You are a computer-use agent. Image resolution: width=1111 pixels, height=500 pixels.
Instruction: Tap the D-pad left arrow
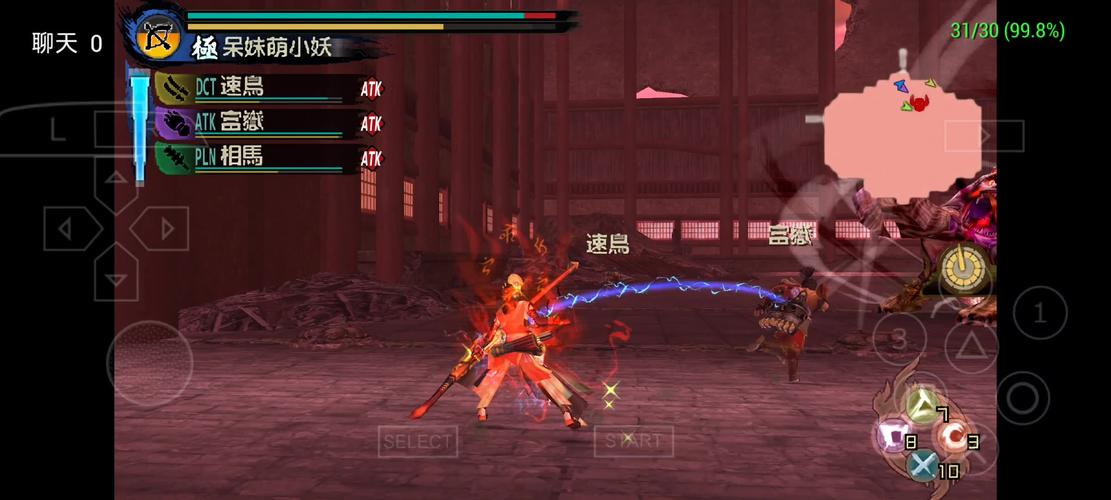coord(68,229)
